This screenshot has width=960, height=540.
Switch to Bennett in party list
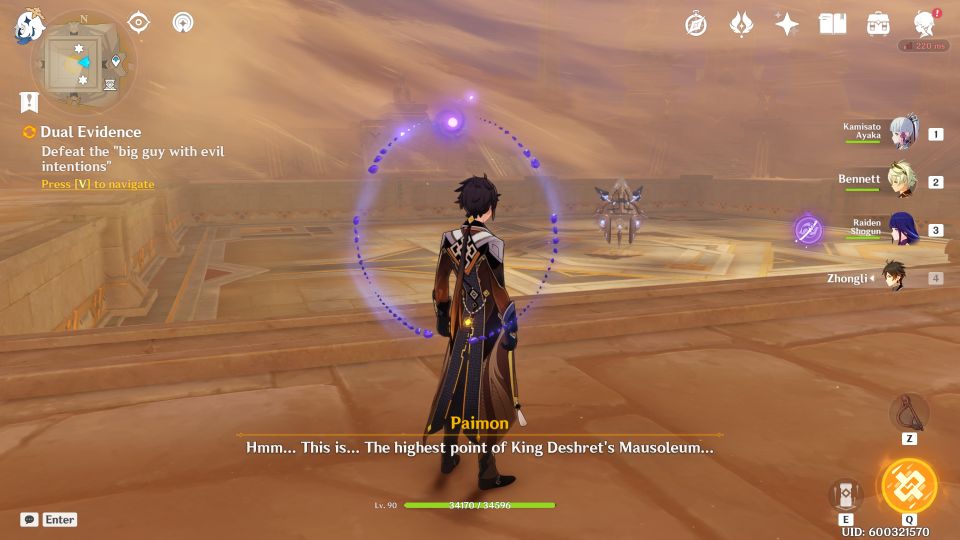pyautogui.click(x=903, y=181)
